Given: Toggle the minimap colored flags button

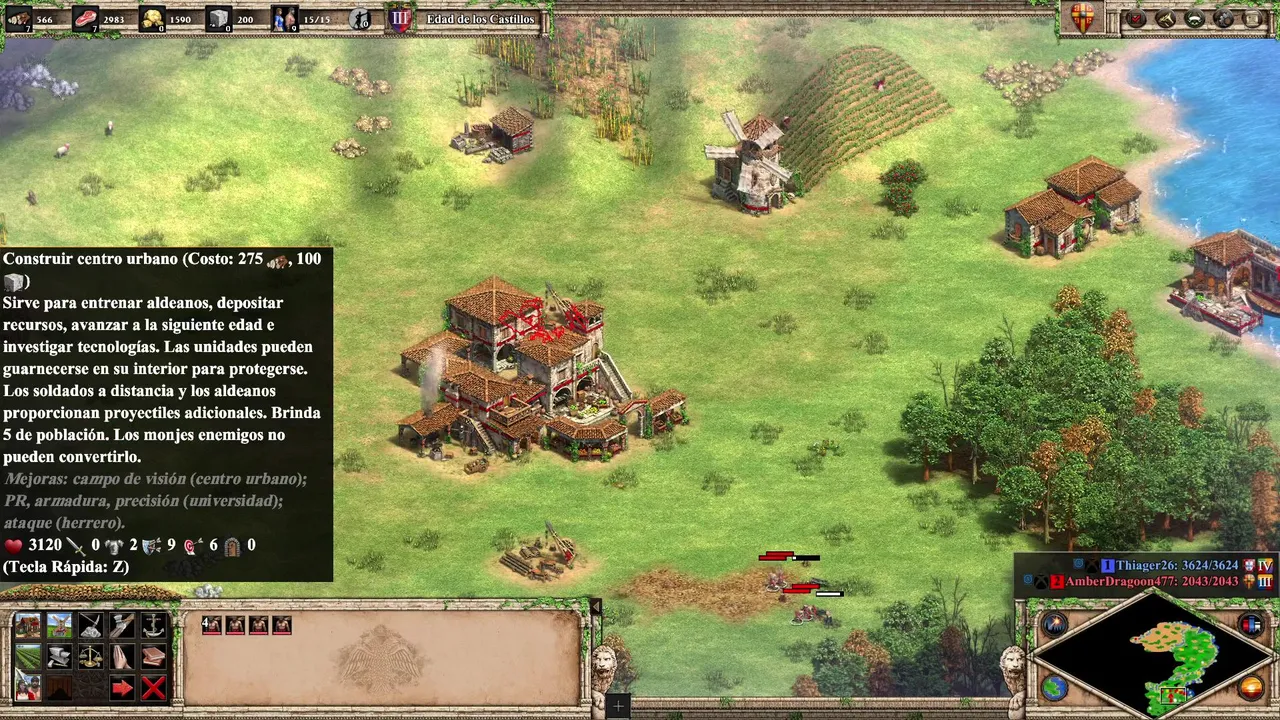Looking at the screenshot, I should 1251,625.
